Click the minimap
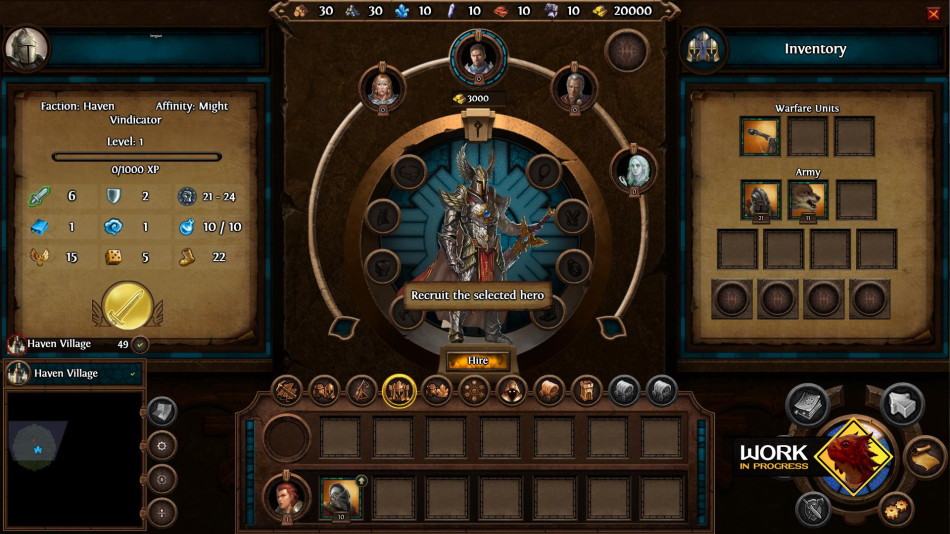Image resolution: width=950 pixels, height=534 pixels. click(72, 457)
